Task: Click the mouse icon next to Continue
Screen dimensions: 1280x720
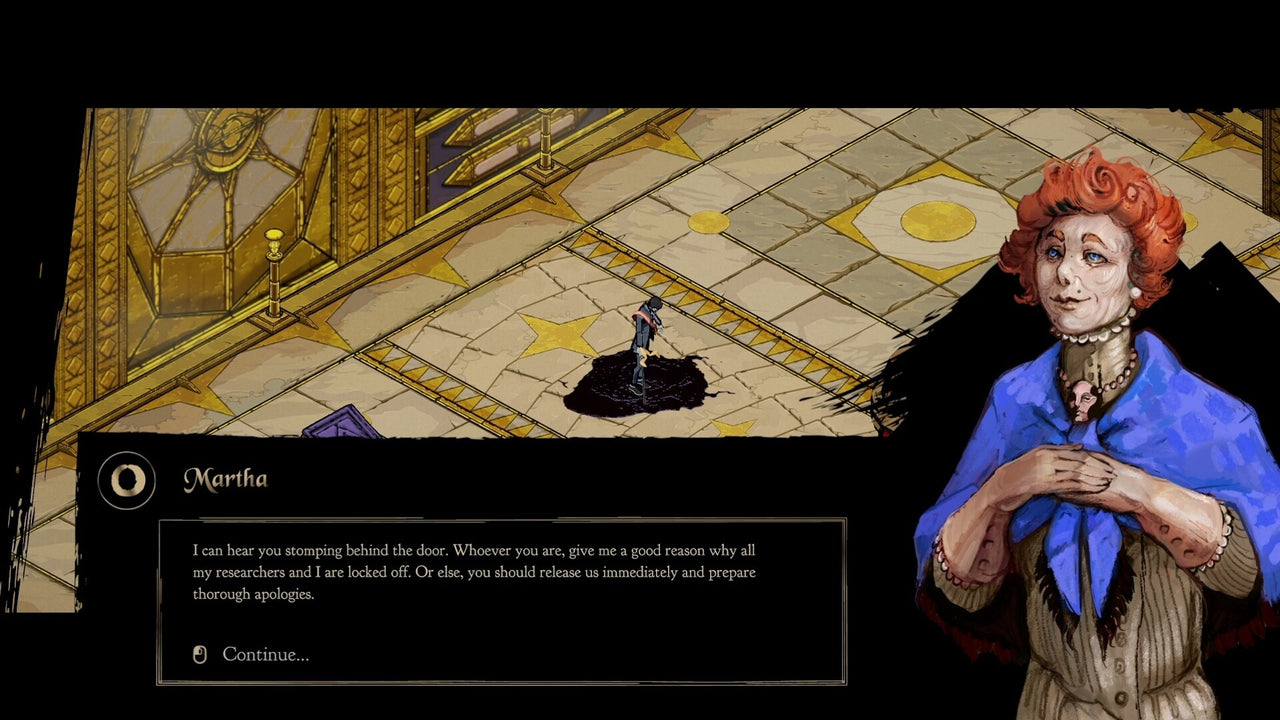Action: pos(199,654)
